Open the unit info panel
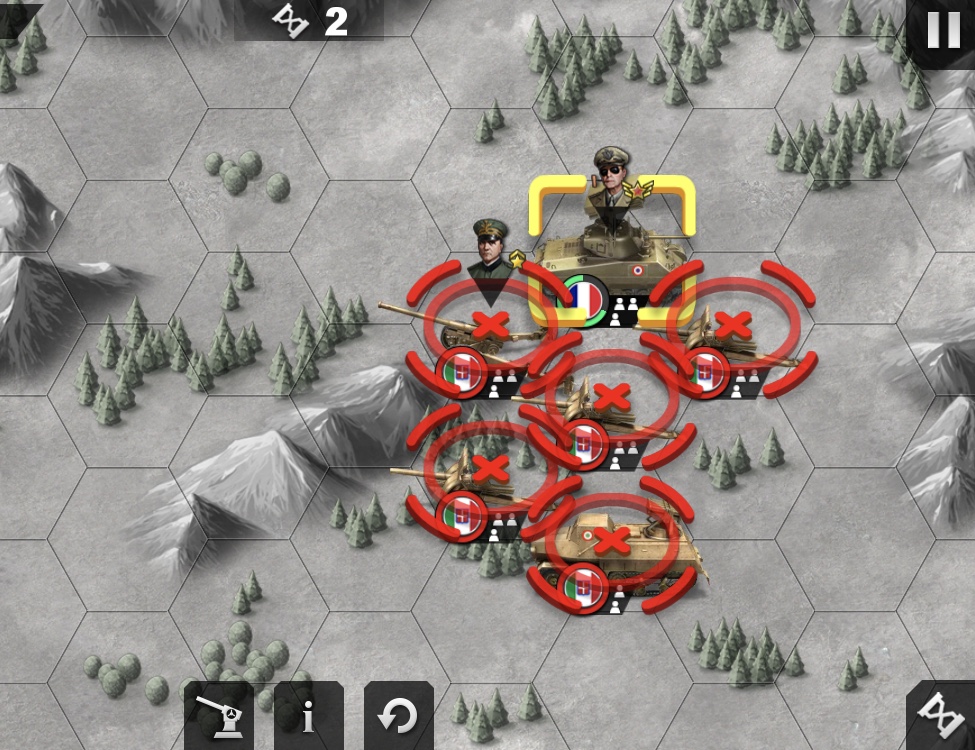Screen dimensions: 975x750 [308, 716]
